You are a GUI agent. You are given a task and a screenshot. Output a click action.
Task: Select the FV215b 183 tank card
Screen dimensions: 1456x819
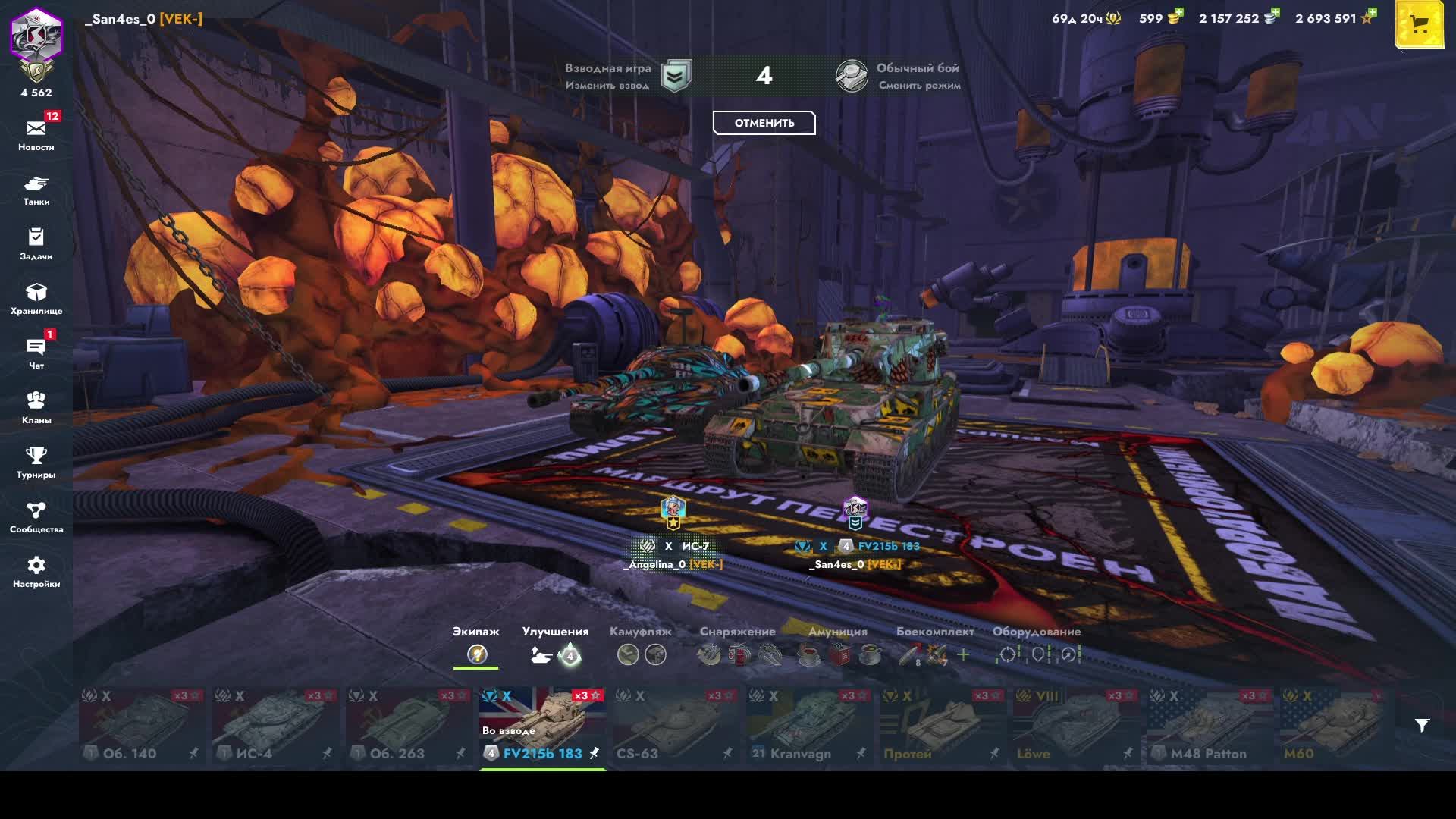click(x=542, y=727)
